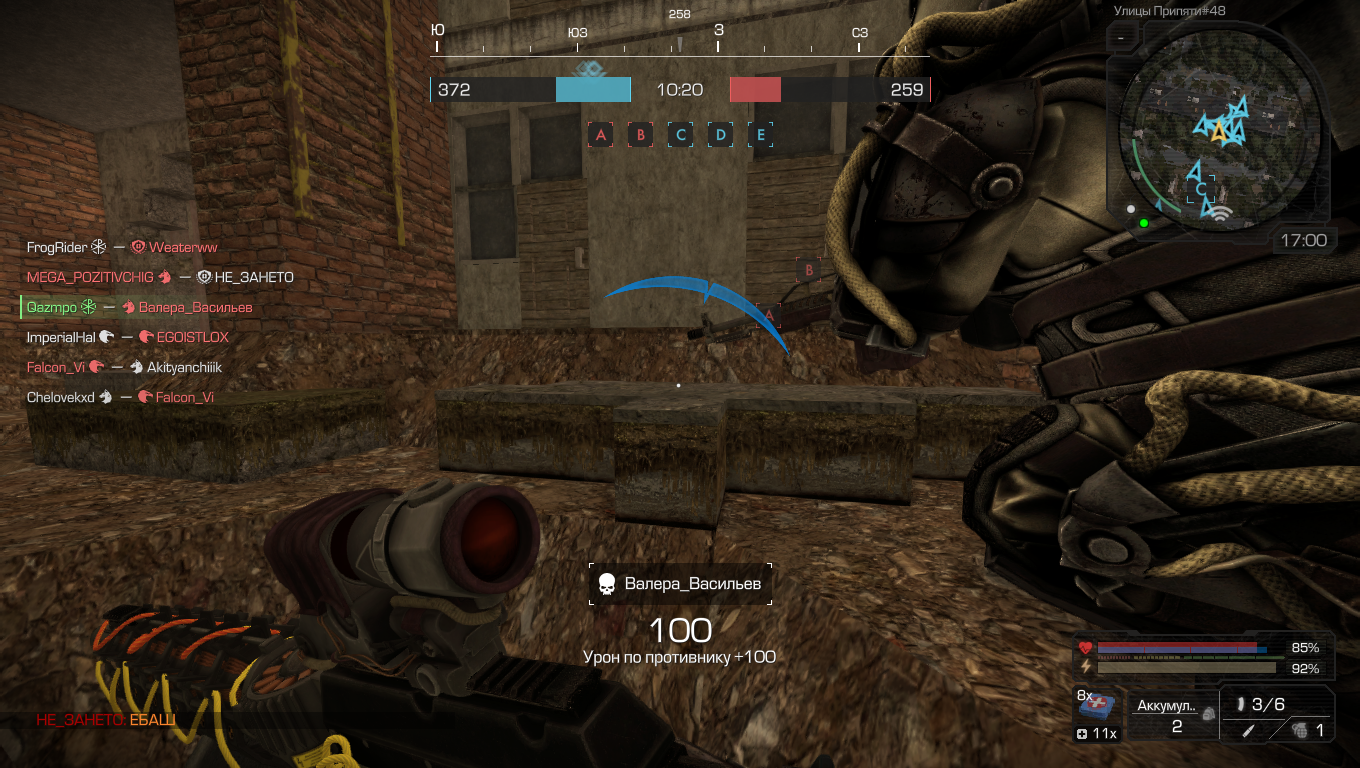This screenshot has width=1360, height=768.
Task: Click capture point E in the top row
Action: tap(761, 134)
